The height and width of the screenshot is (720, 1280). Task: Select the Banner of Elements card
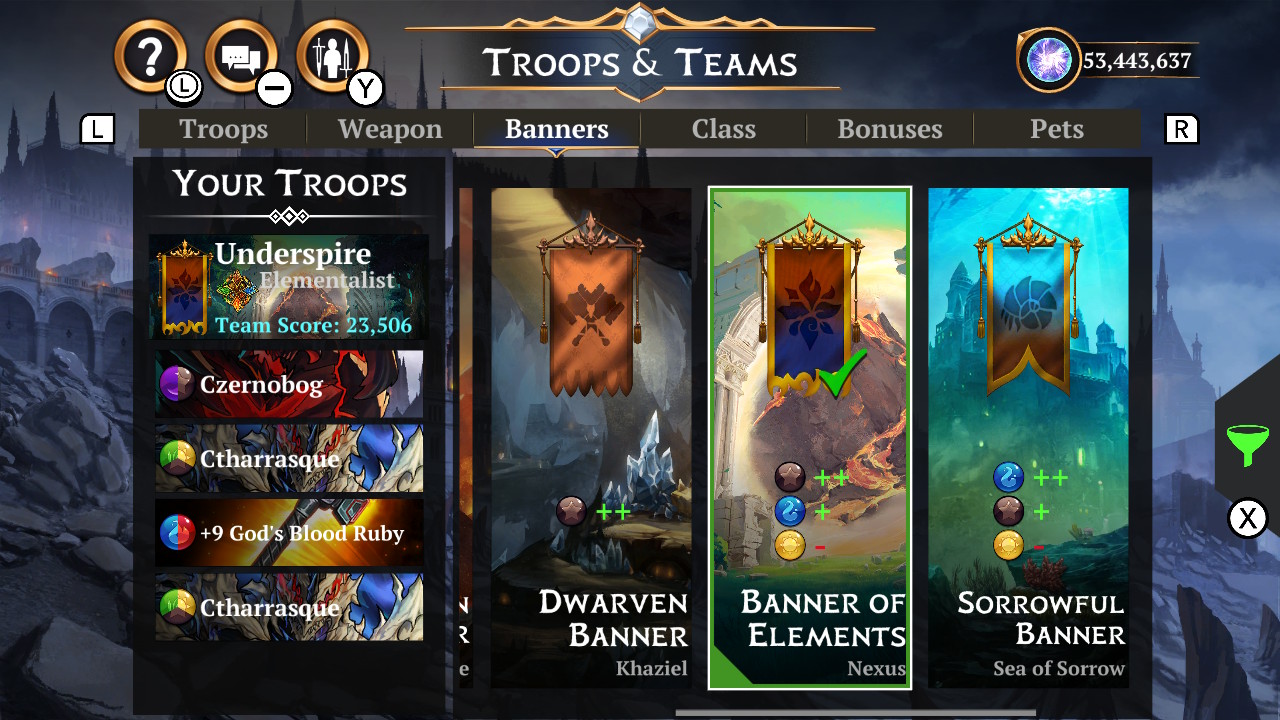coord(810,437)
